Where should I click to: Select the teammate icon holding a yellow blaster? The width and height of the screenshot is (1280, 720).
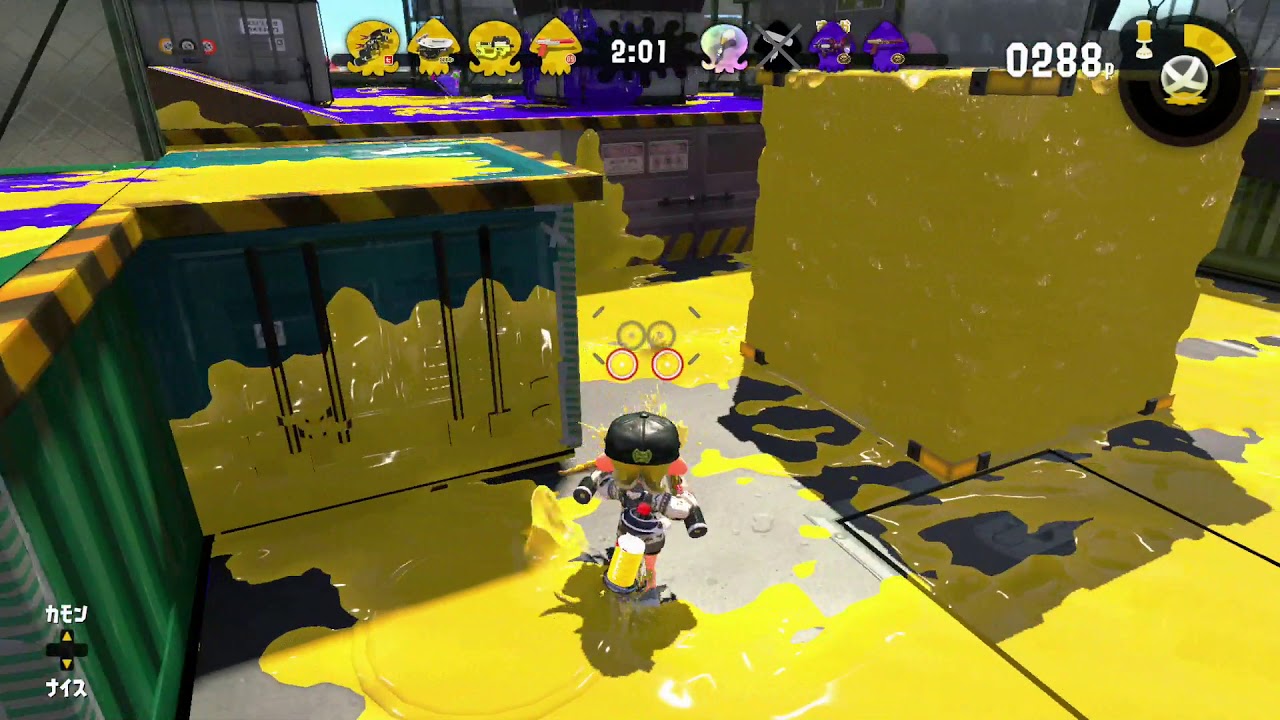click(497, 45)
